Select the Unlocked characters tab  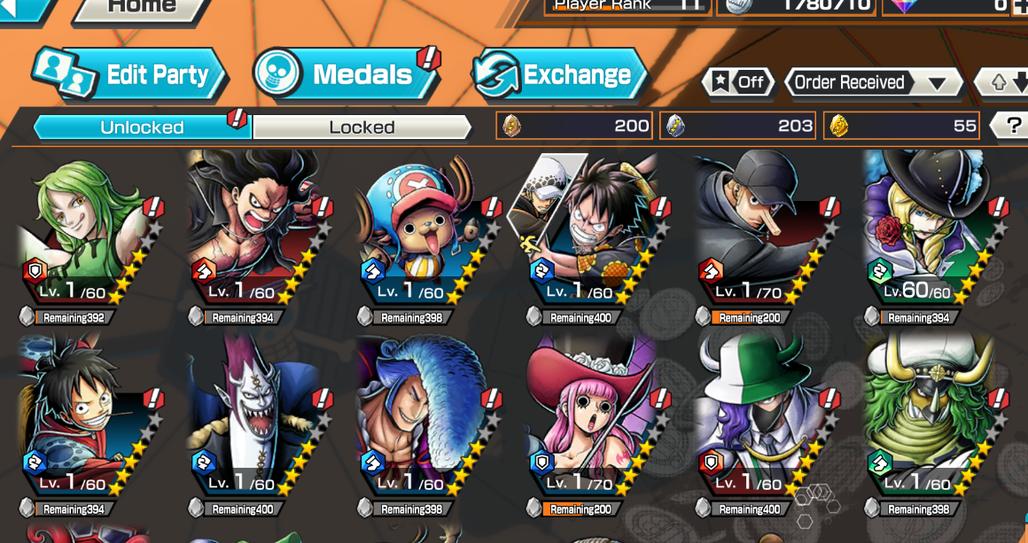click(x=141, y=127)
